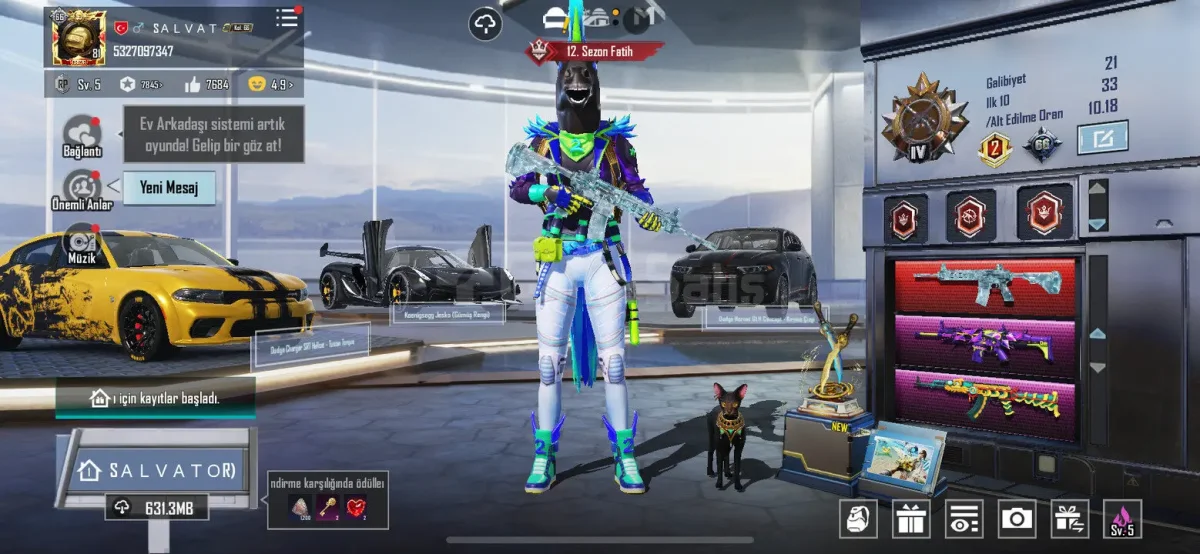Screen dimensions: 1200x554
Task: Click the camera icon in bottom toolbar
Action: (1017, 518)
